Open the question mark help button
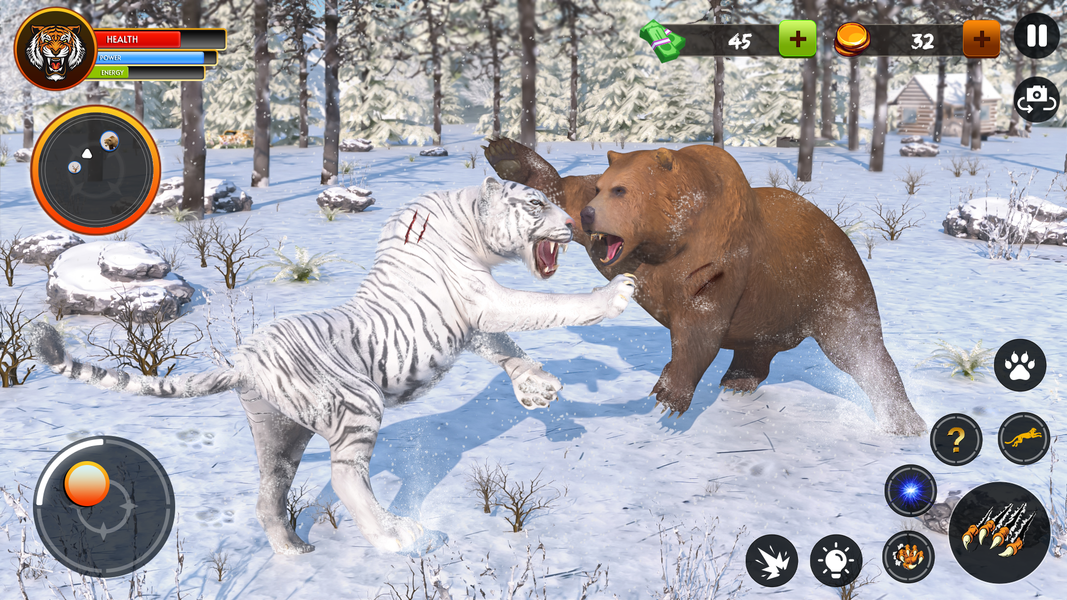The width and height of the screenshot is (1067, 600). tap(956, 439)
